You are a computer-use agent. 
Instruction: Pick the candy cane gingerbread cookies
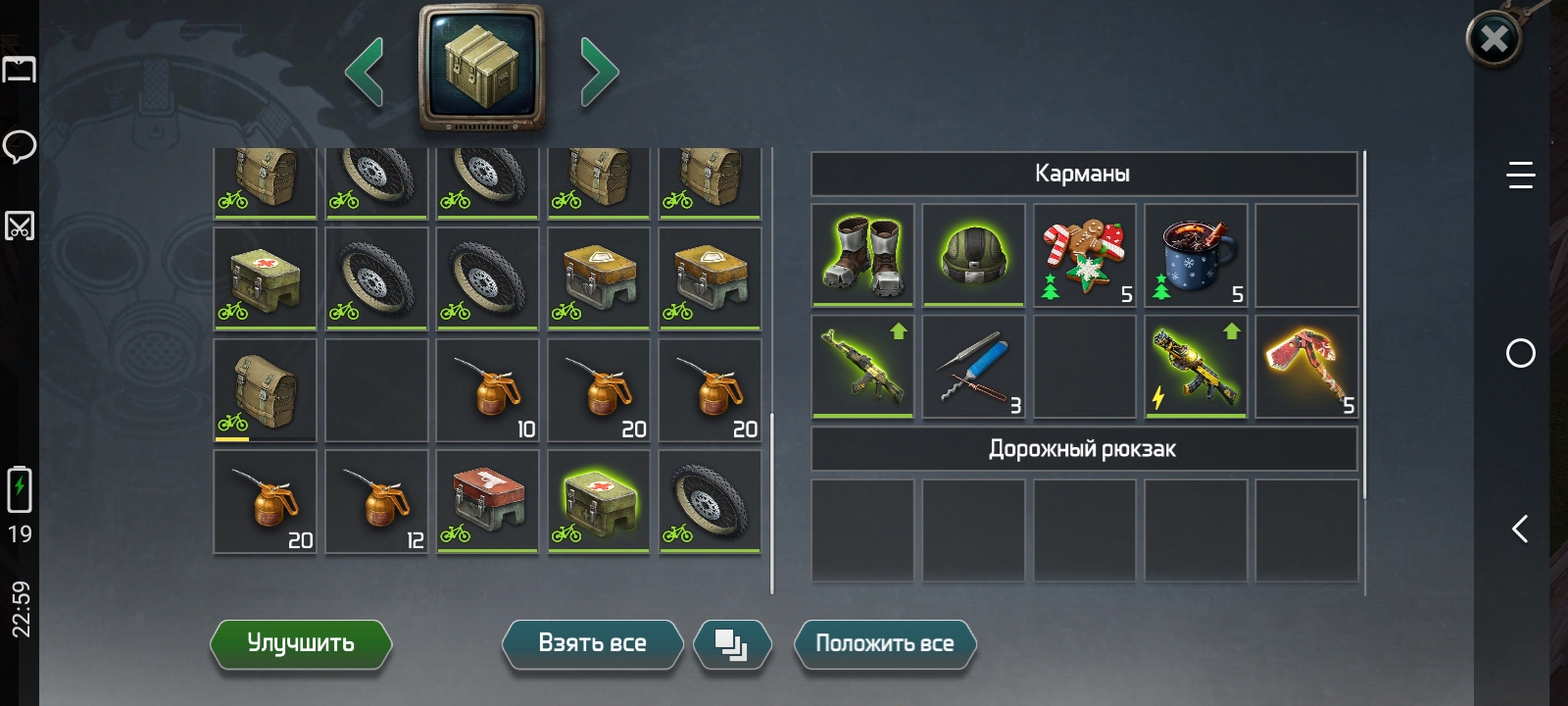pyautogui.click(x=1085, y=255)
